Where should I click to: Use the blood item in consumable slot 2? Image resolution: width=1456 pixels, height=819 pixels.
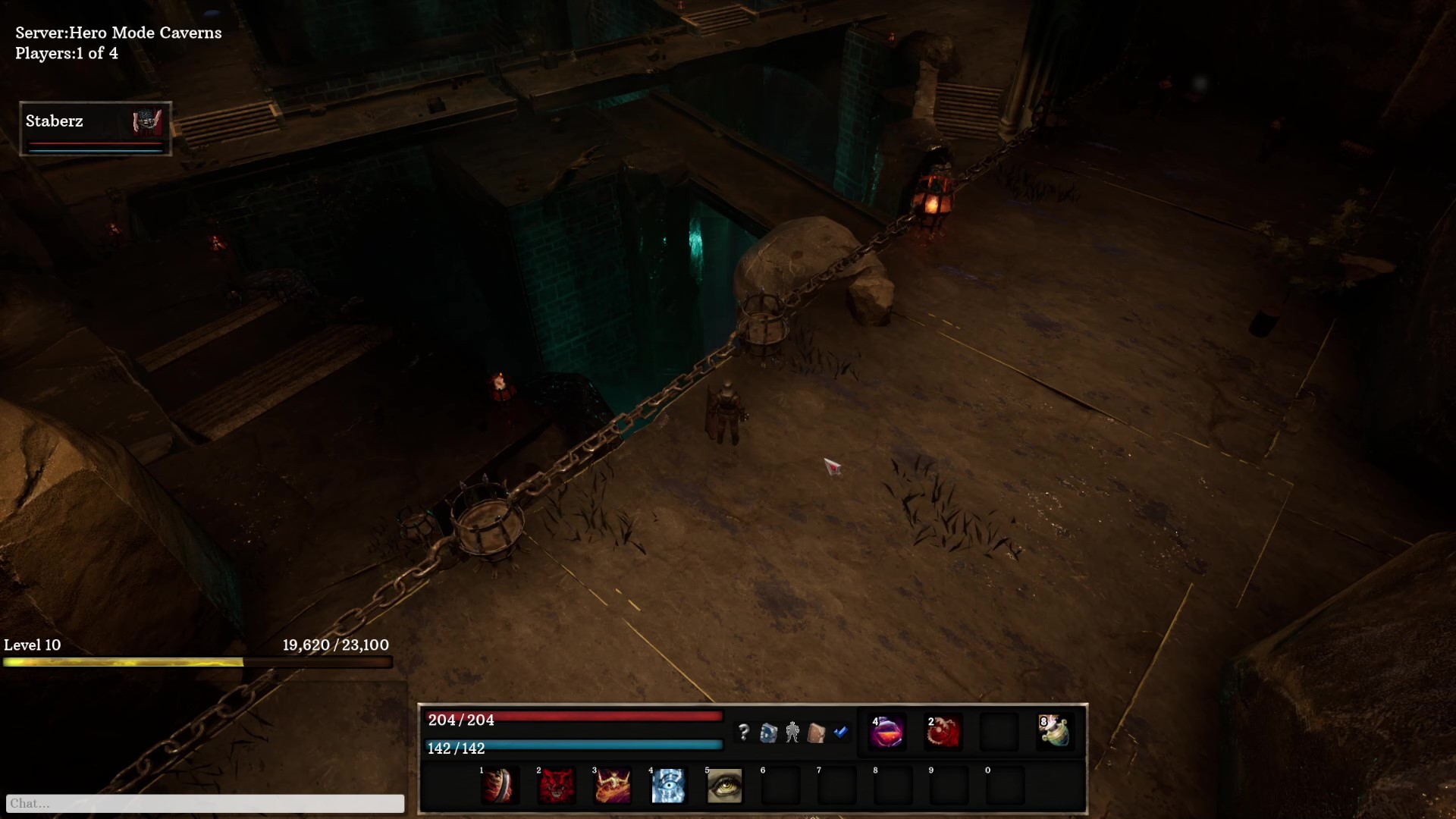click(943, 732)
